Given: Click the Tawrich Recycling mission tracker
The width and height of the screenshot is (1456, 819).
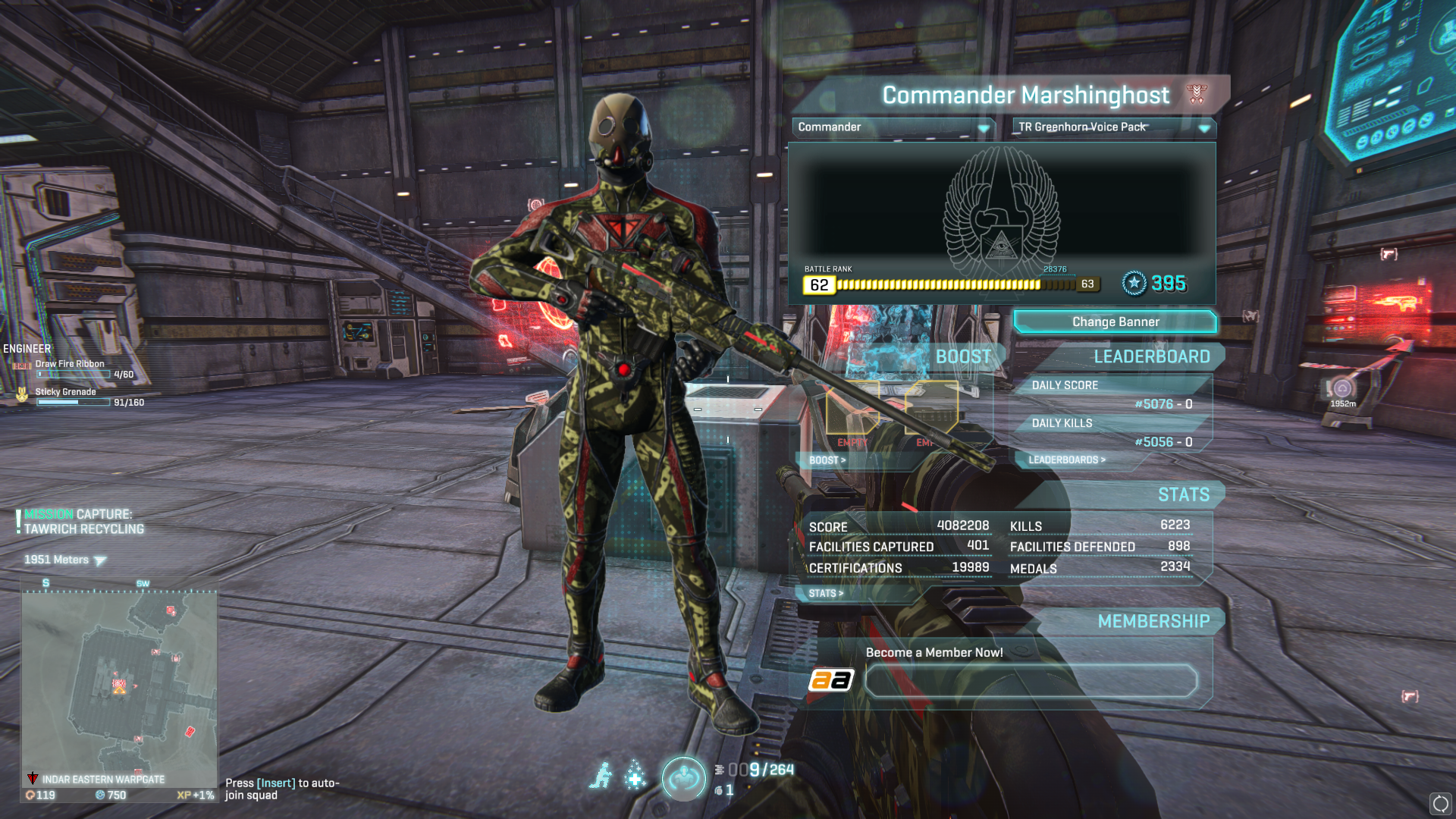Looking at the screenshot, I should (80, 522).
